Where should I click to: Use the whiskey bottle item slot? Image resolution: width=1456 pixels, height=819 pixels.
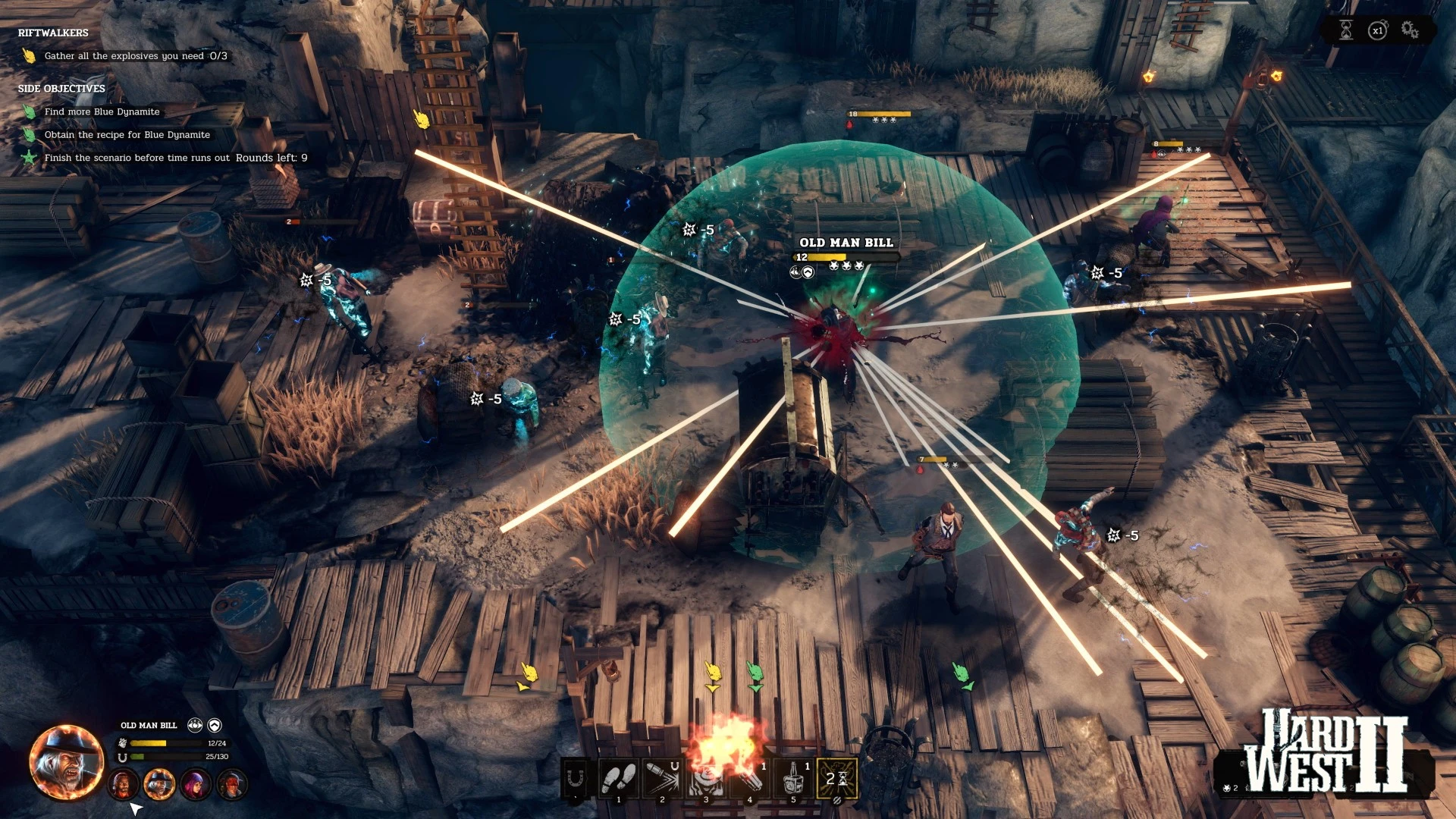[794, 778]
